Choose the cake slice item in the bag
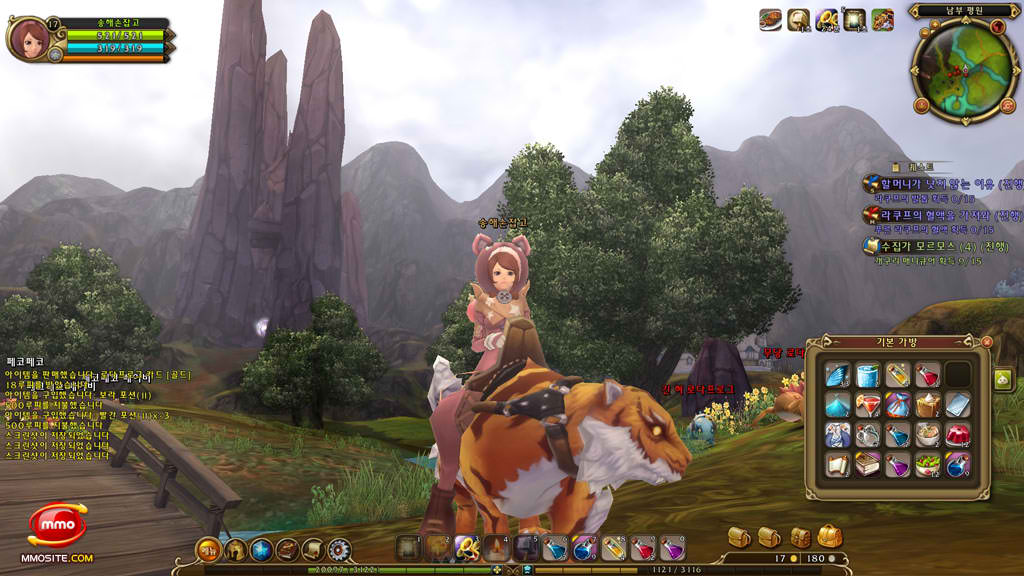The image size is (1024, 576). point(927,405)
